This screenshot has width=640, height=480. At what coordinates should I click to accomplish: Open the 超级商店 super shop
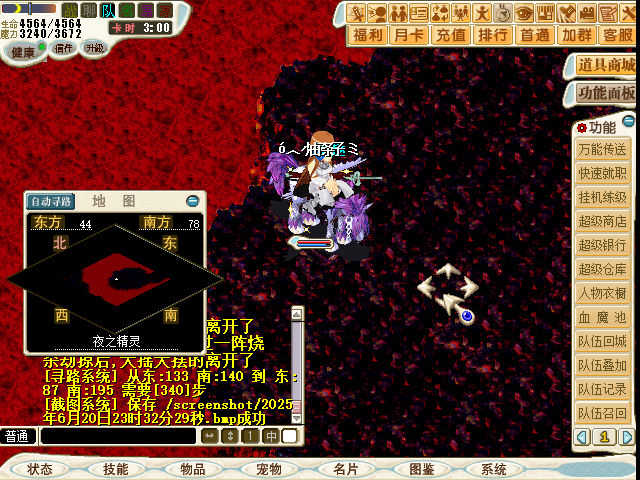coord(603,221)
